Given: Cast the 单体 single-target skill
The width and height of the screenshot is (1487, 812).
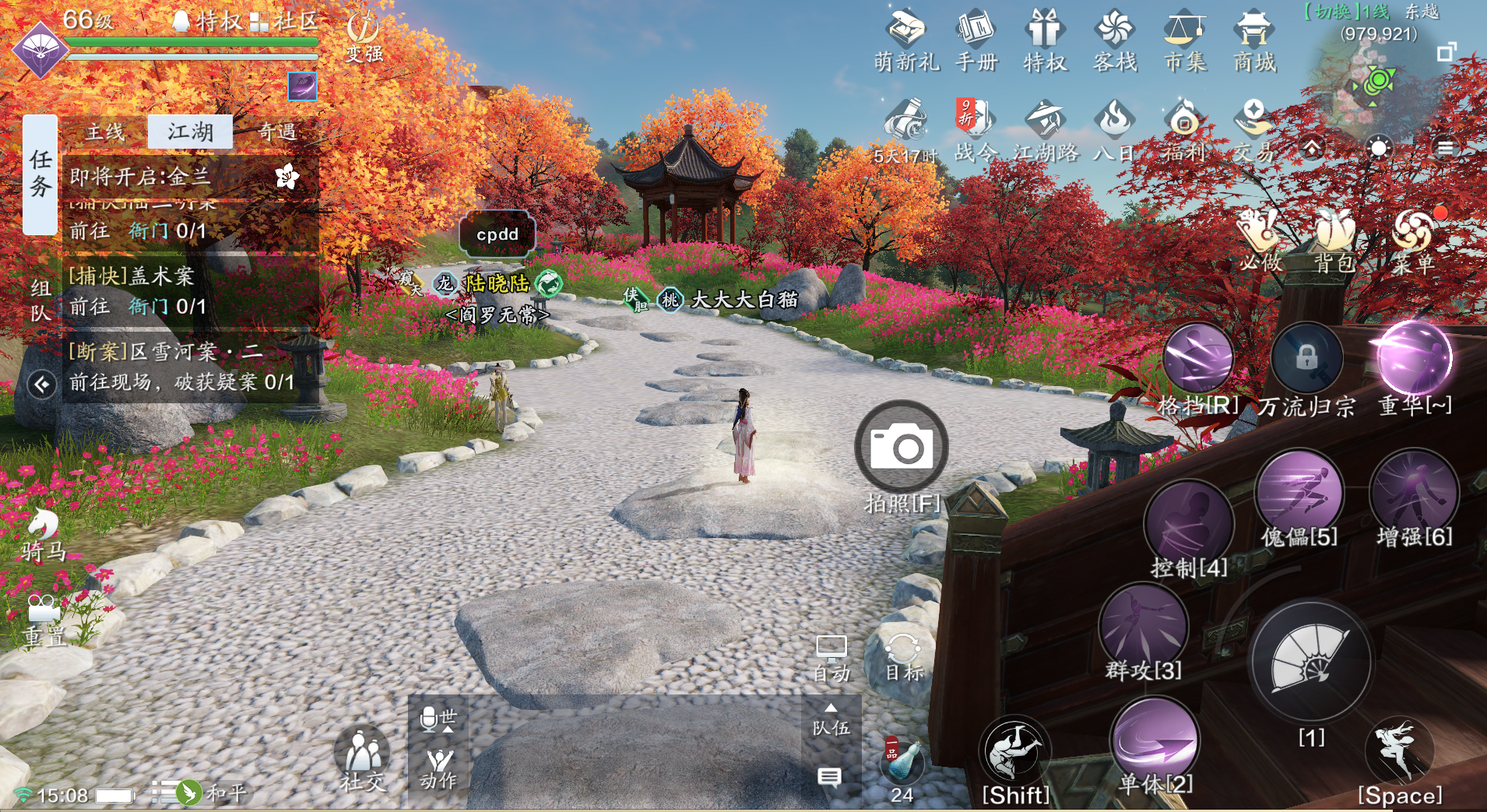Looking at the screenshot, I should click(x=1155, y=740).
